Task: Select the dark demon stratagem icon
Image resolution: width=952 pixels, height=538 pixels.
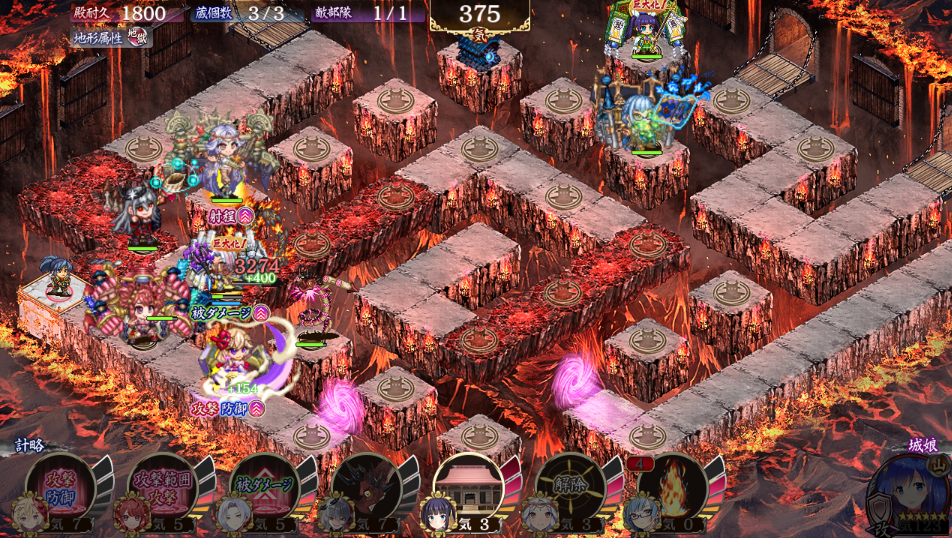Action: [367, 487]
